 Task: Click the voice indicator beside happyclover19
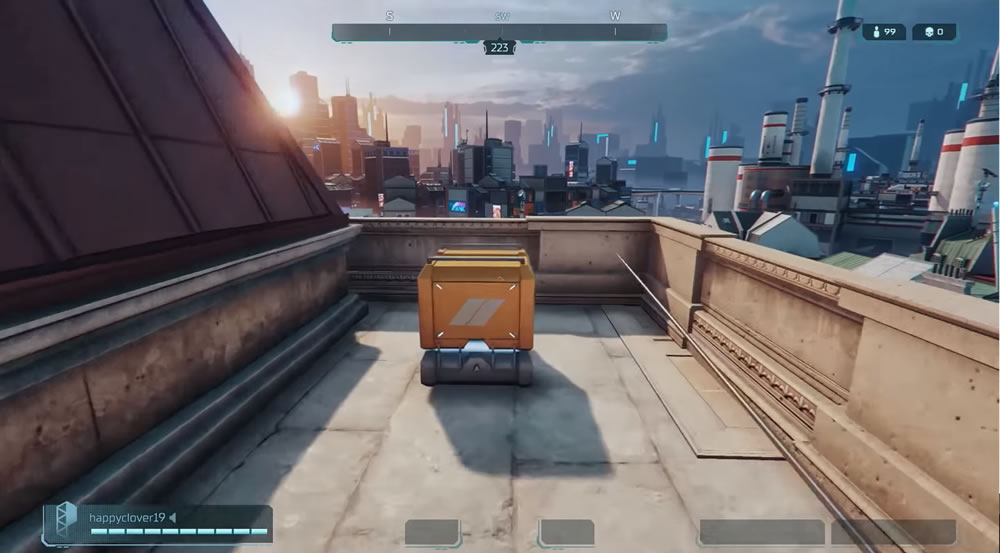coord(173,517)
